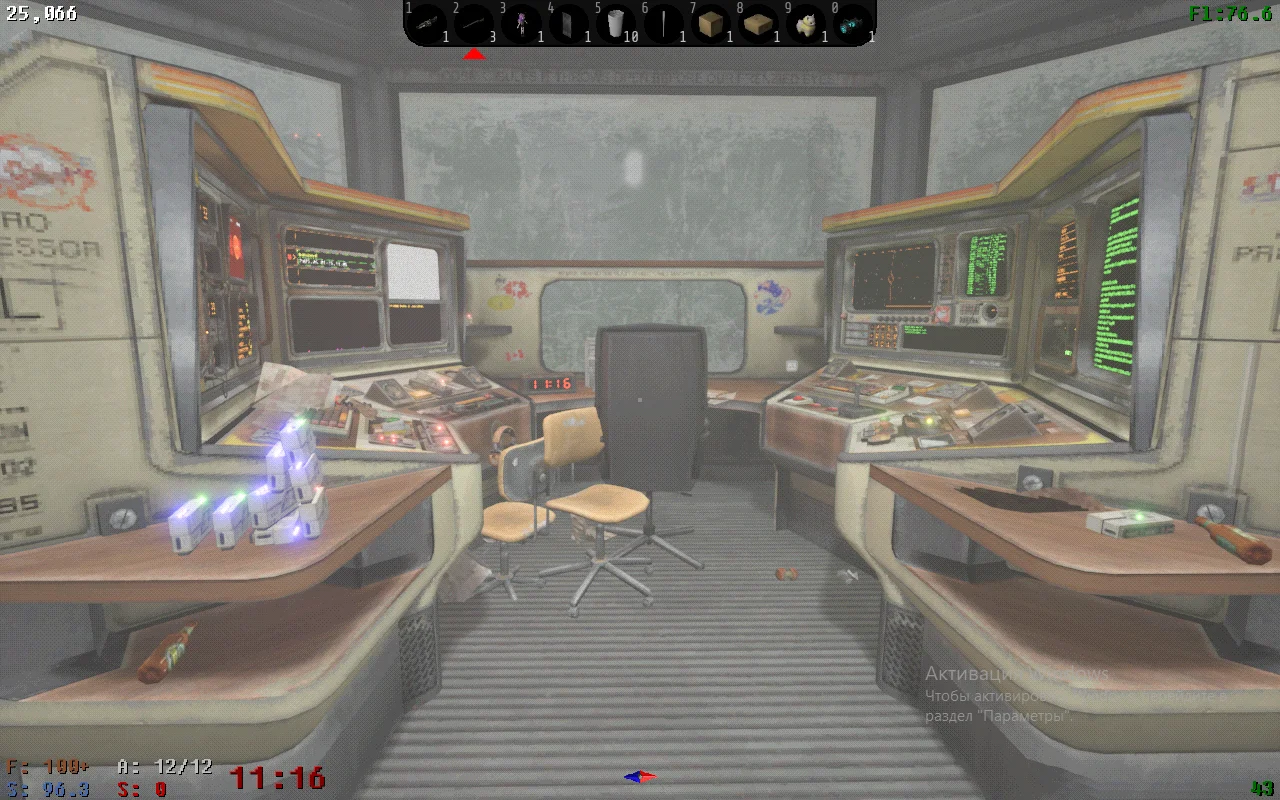Select the cream plush toy in slot 9
The width and height of the screenshot is (1280, 800).
[805, 23]
